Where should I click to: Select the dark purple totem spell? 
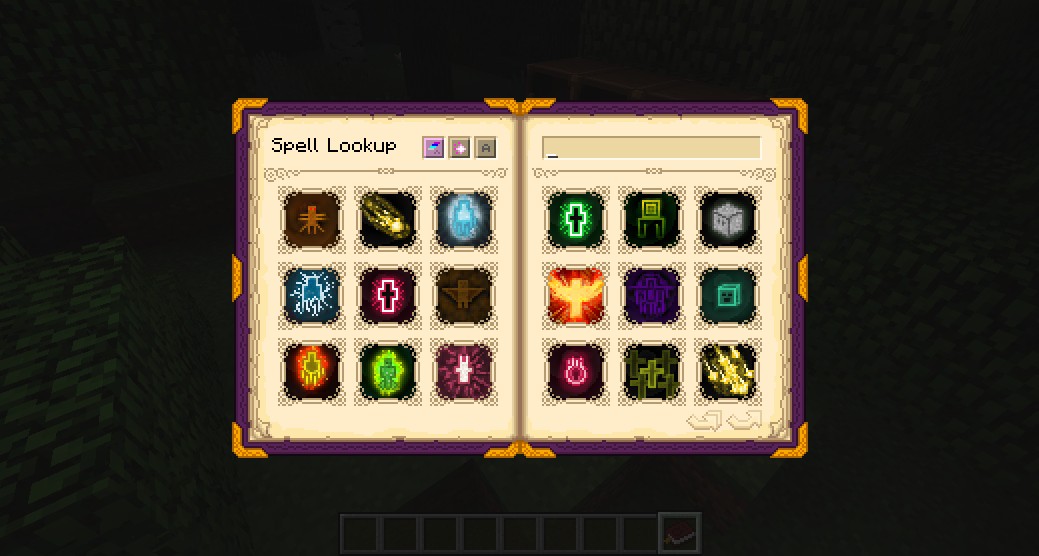pyautogui.click(x=651, y=295)
